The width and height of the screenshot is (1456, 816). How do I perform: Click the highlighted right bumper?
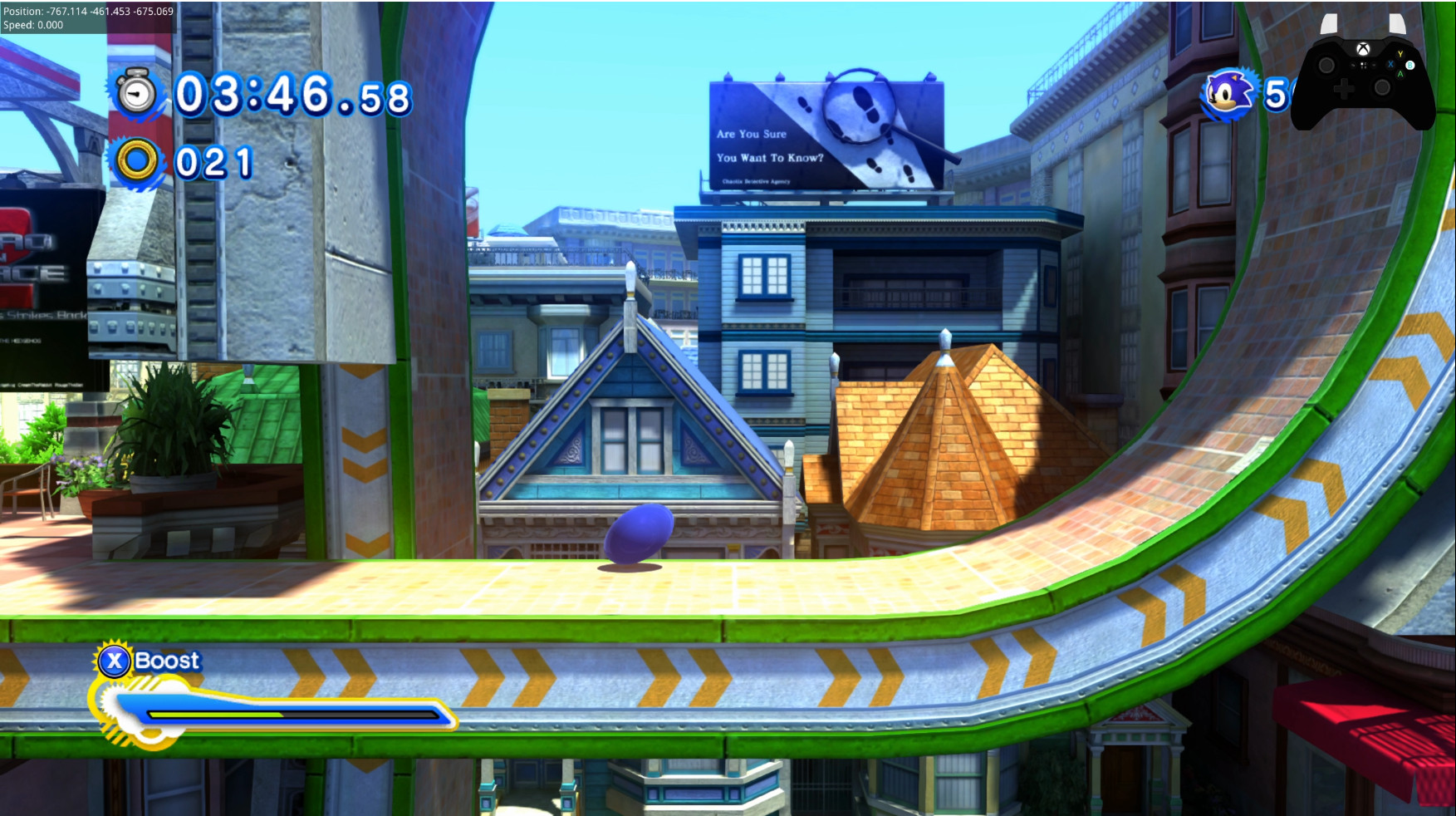coord(1396,23)
